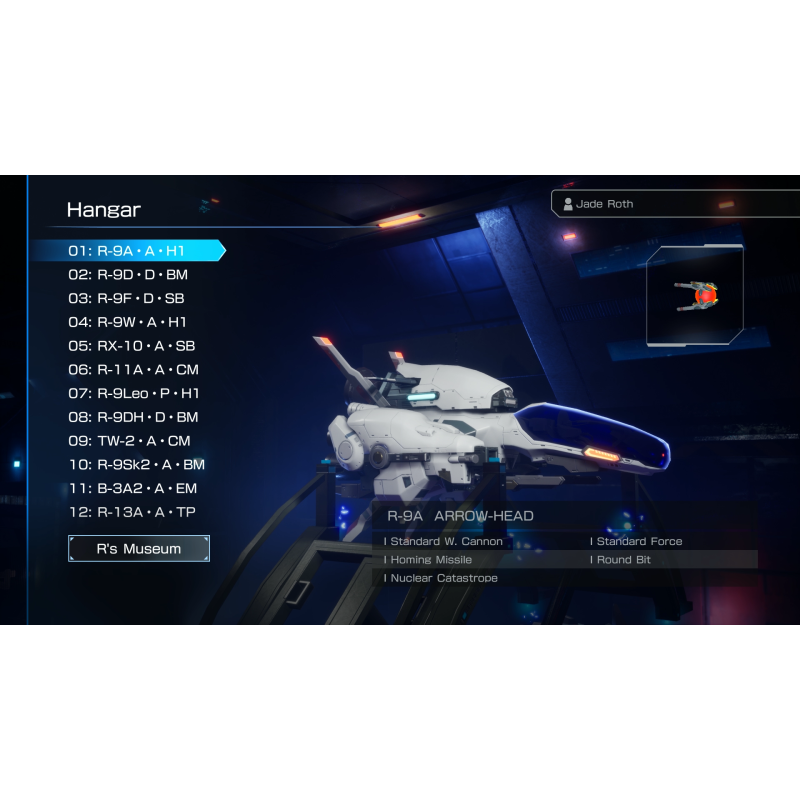
Task: Pick slot 10: R-9Sk2
Action: 136,465
